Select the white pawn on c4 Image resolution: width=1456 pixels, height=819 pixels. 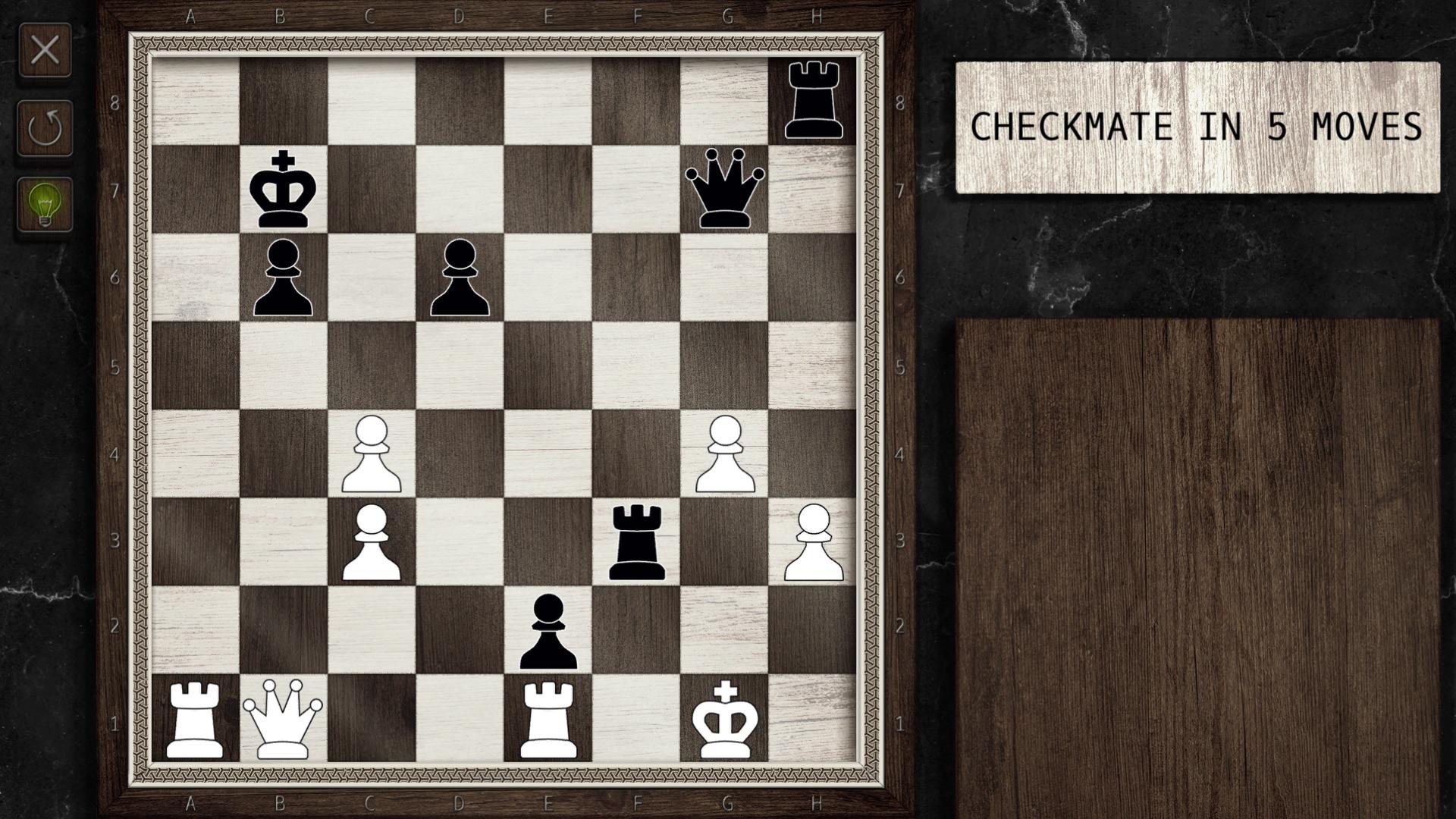point(372,455)
